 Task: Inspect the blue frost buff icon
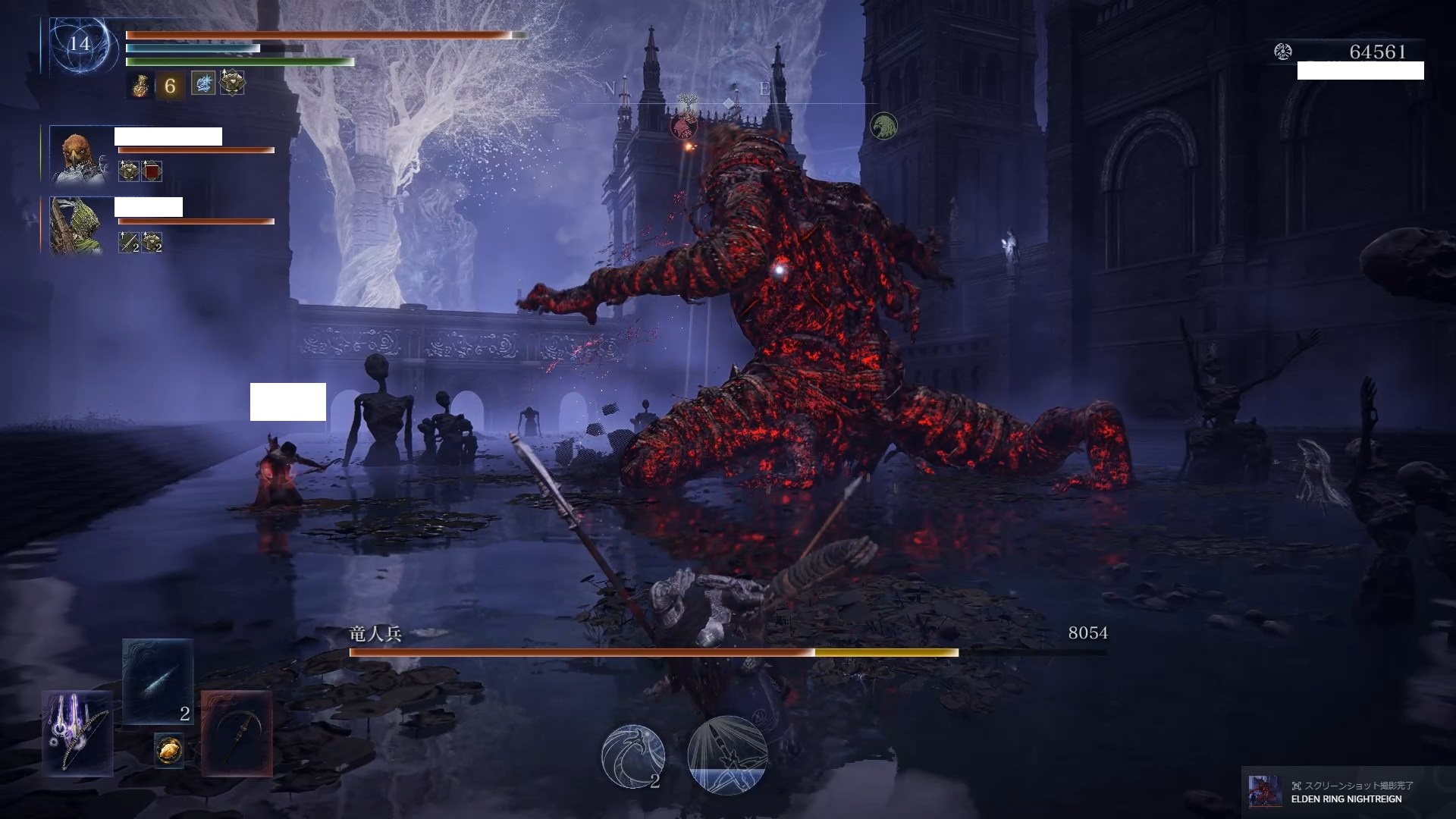tap(202, 83)
